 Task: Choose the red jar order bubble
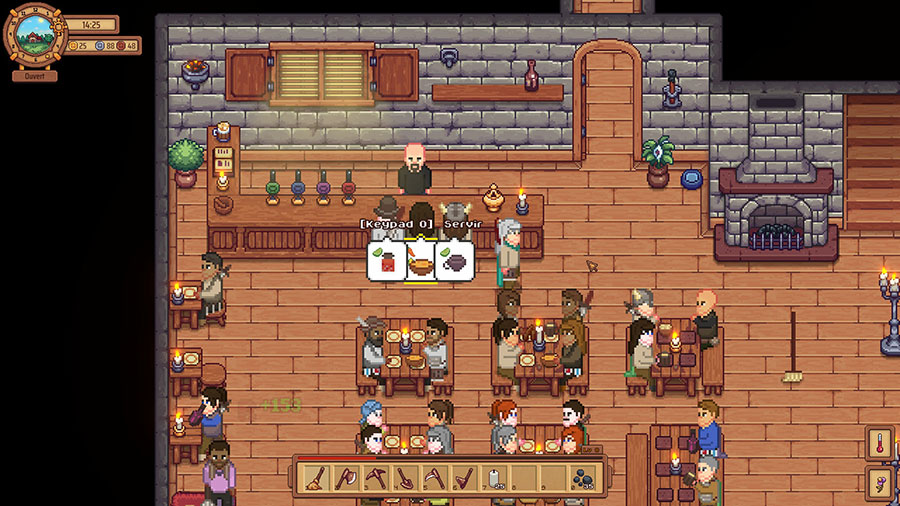pos(386,262)
